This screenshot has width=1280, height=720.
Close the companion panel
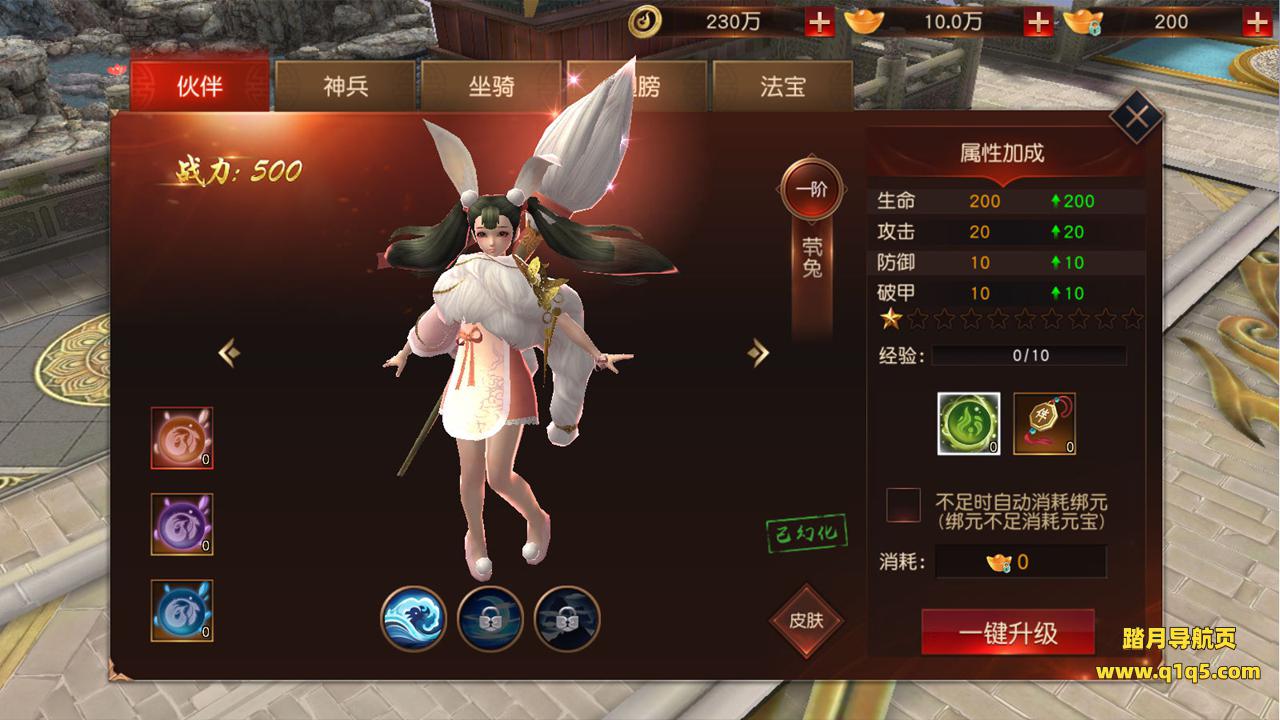pos(1136,117)
